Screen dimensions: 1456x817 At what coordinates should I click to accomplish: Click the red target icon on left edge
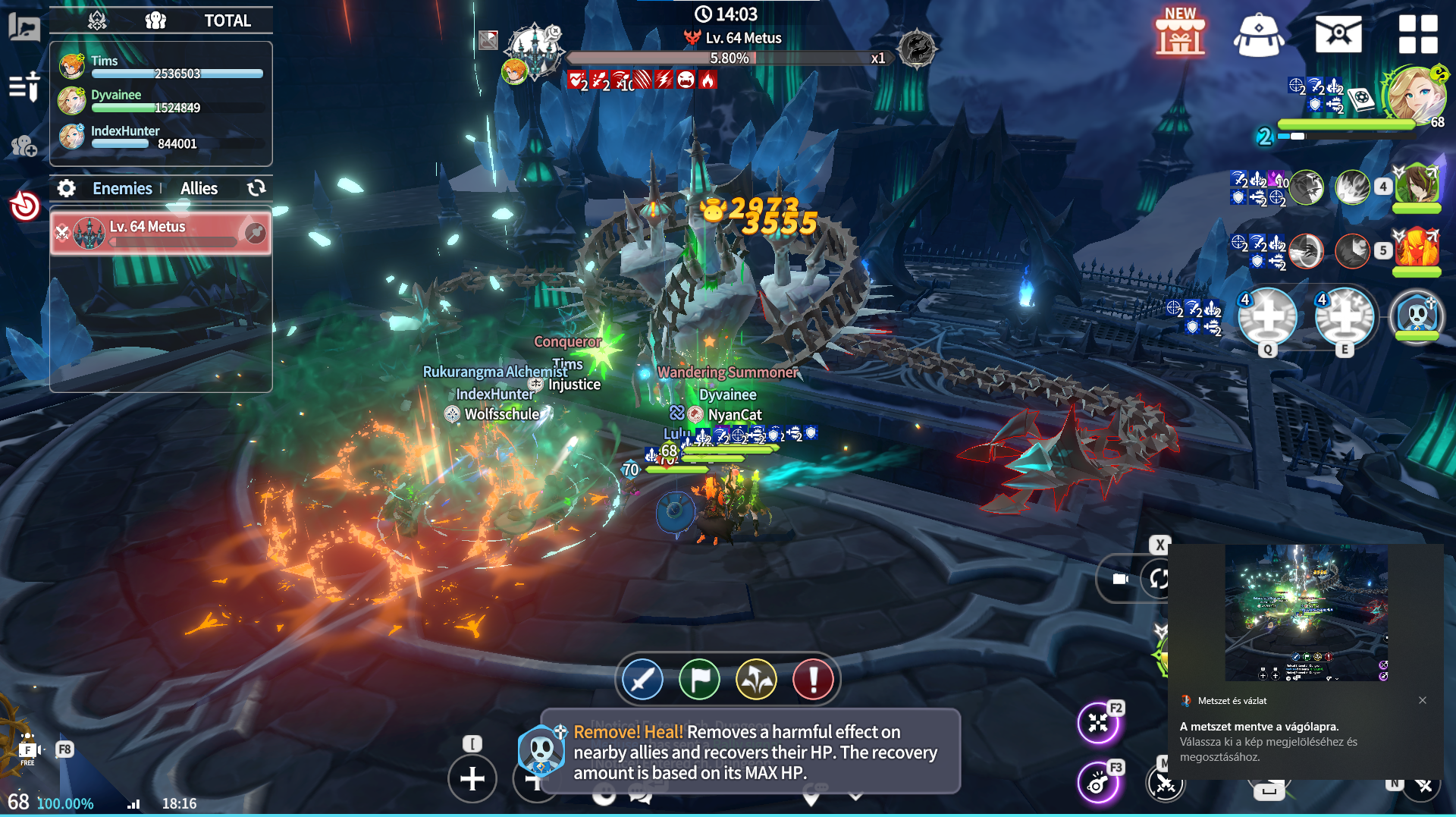pos(25,205)
